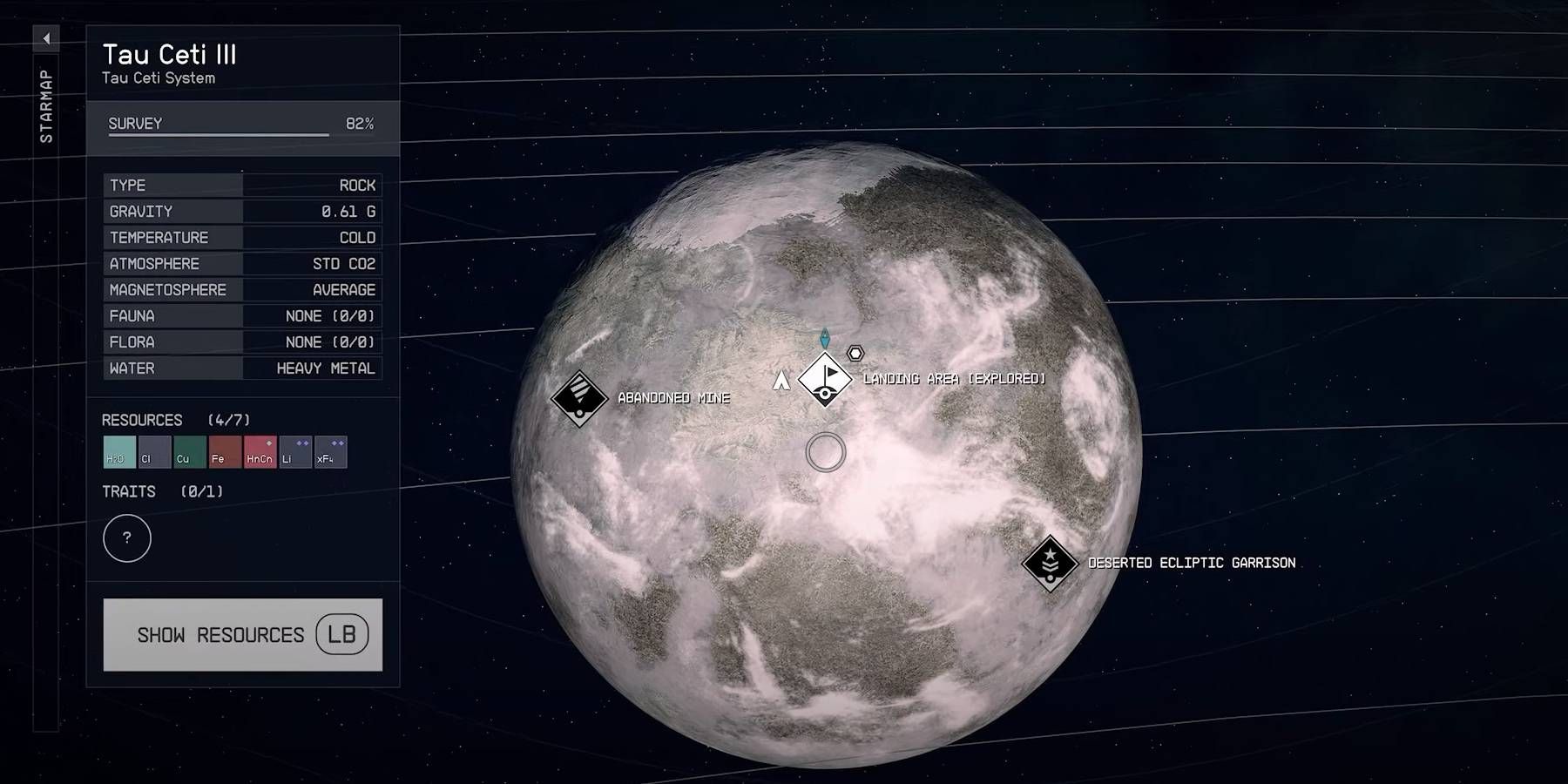
Task: Click the Tau Ceti System header
Action: (x=159, y=78)
